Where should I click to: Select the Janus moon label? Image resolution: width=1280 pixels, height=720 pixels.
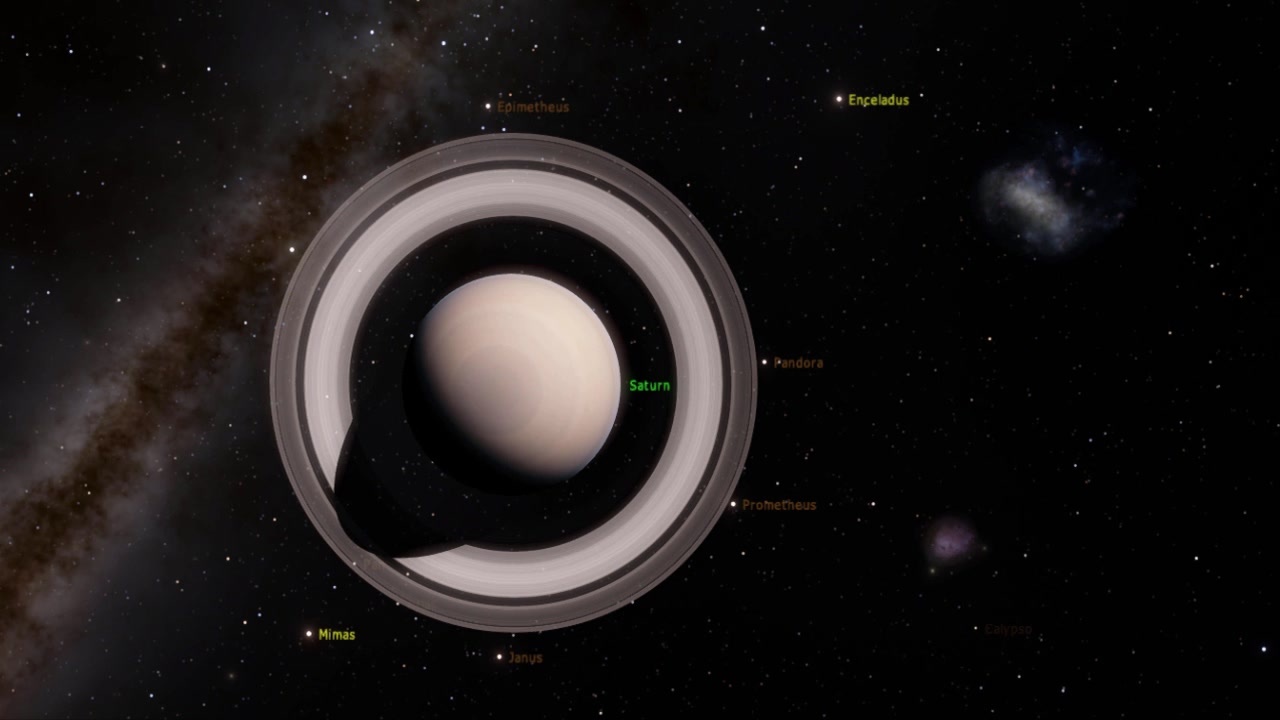(x=525, y=658)
